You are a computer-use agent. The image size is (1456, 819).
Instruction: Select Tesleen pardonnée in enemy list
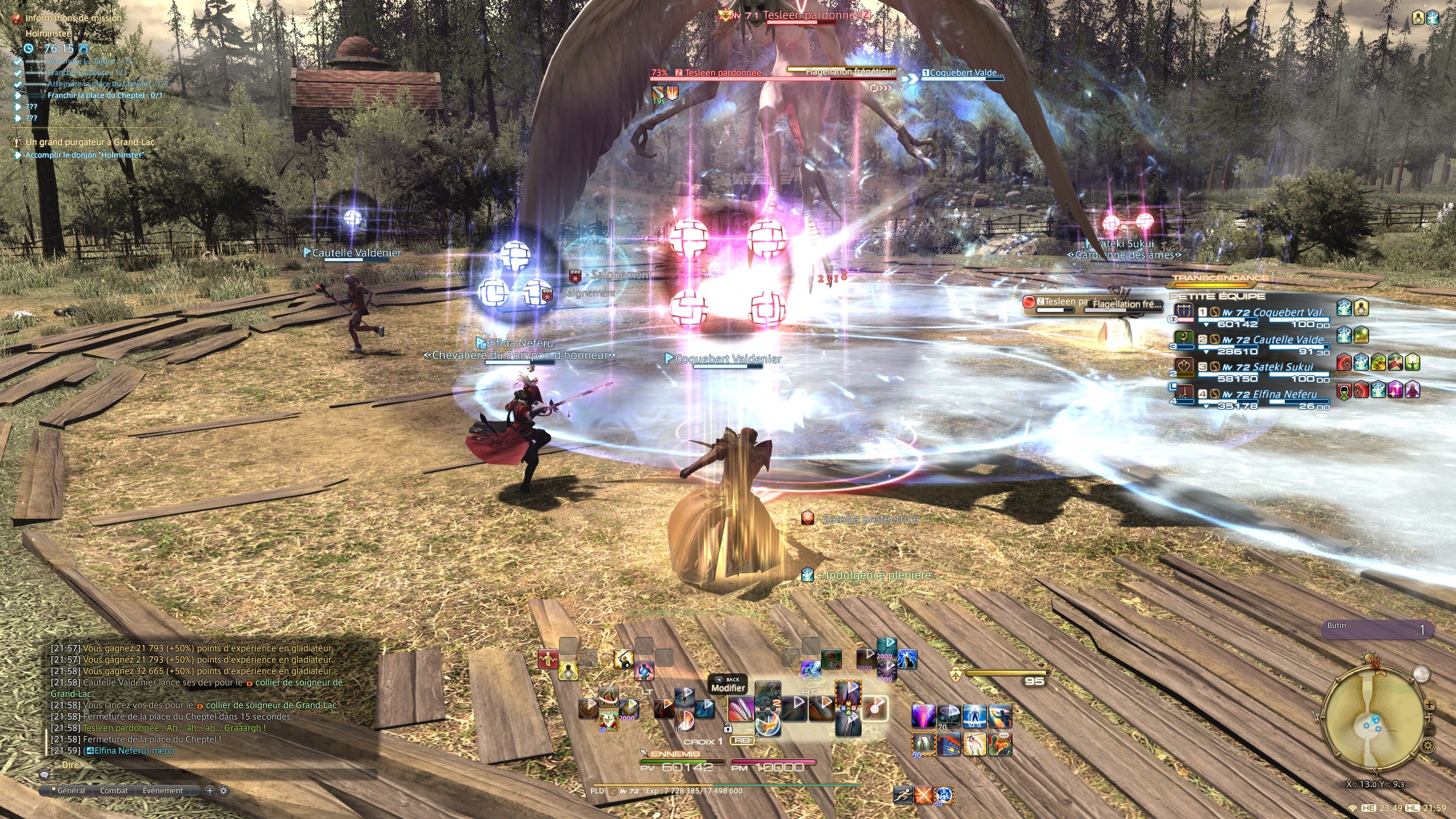point(1061,302)
